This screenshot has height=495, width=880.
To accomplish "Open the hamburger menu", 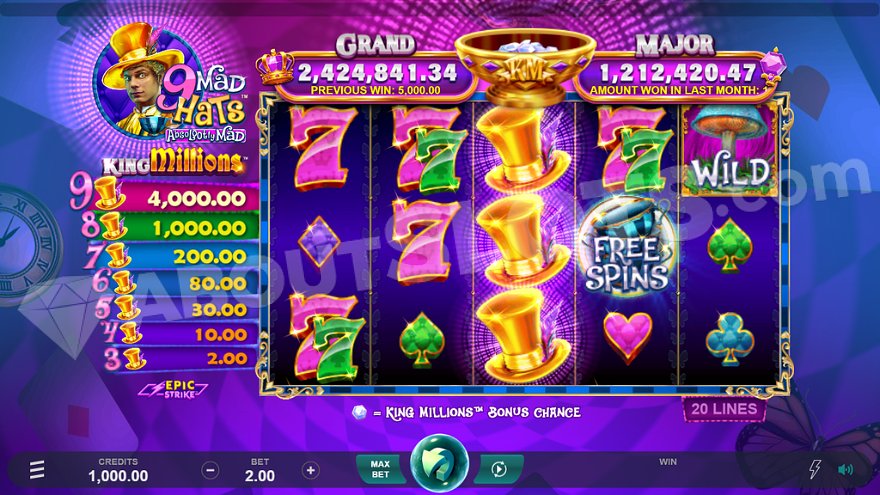I will [x=37, y=469].
